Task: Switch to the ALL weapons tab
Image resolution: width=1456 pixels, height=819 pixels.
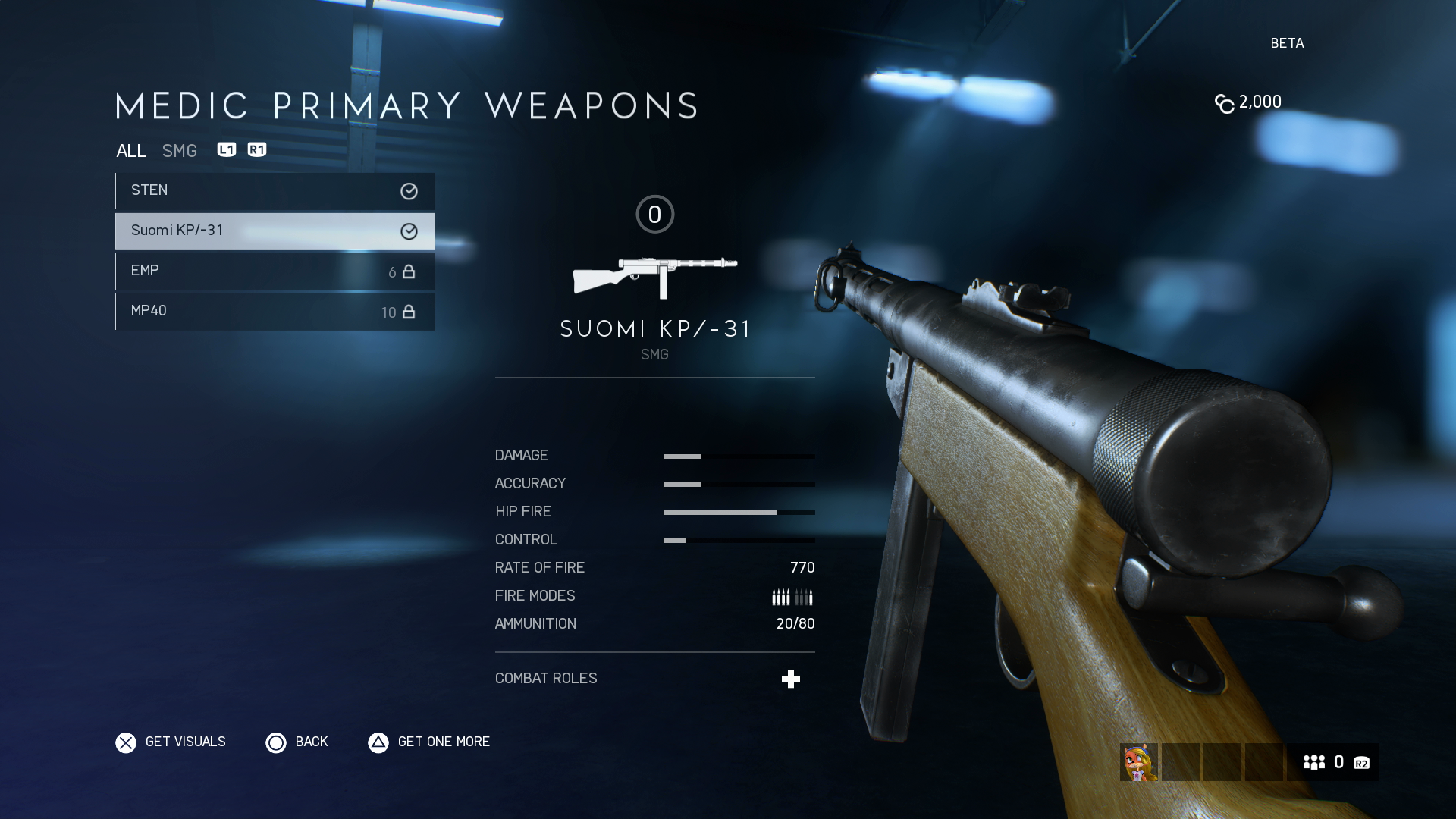Action: (x=131, y=151)
